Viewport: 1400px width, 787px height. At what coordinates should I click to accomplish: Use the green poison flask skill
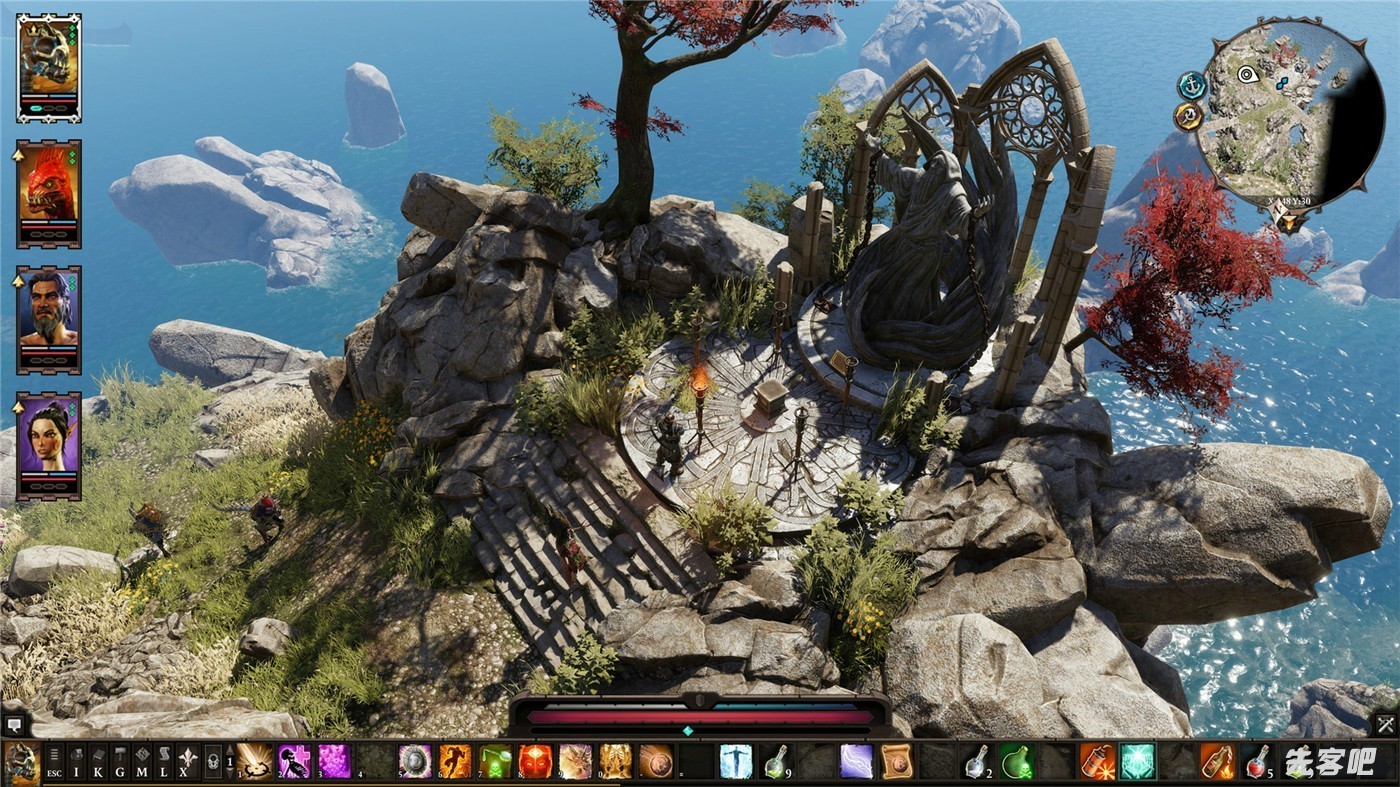[x=495, y=762]
